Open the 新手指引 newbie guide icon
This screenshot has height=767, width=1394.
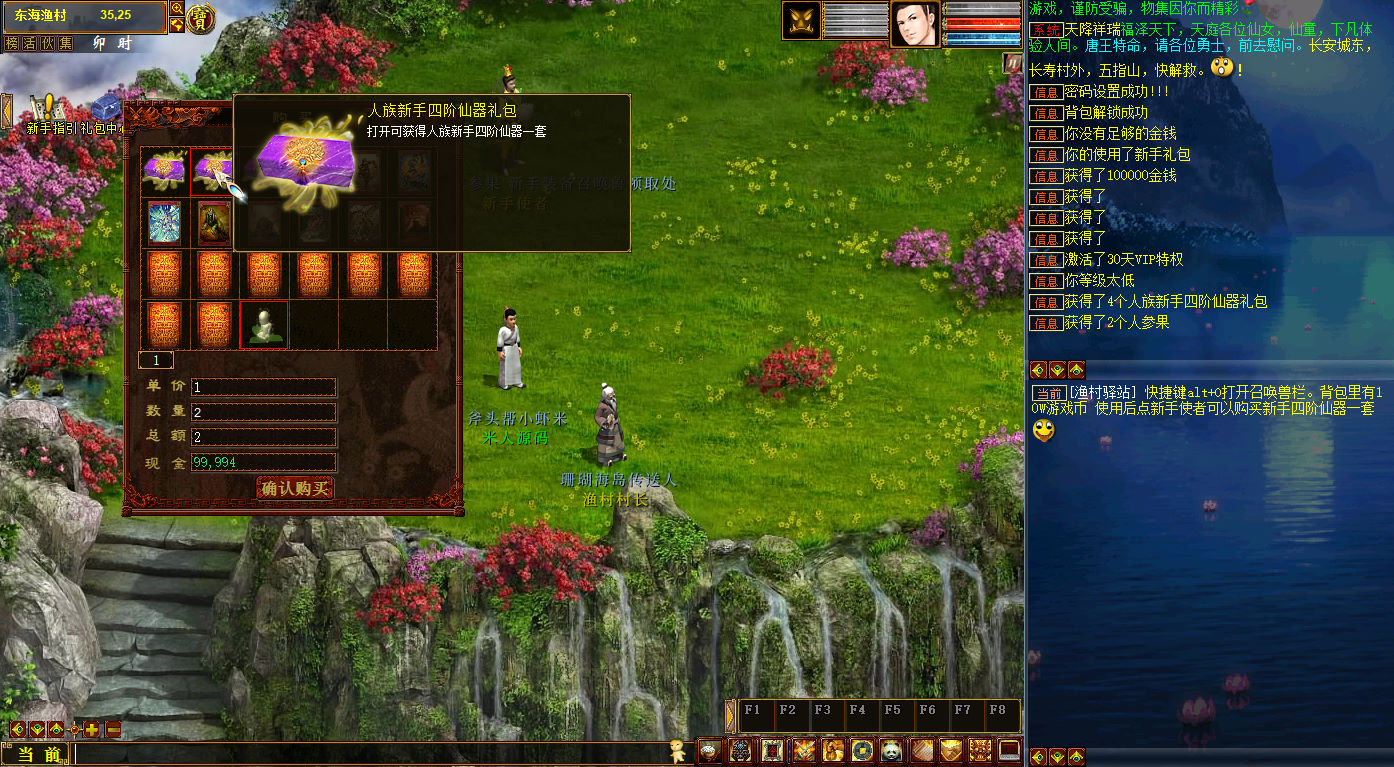click(x=45, y=110)
